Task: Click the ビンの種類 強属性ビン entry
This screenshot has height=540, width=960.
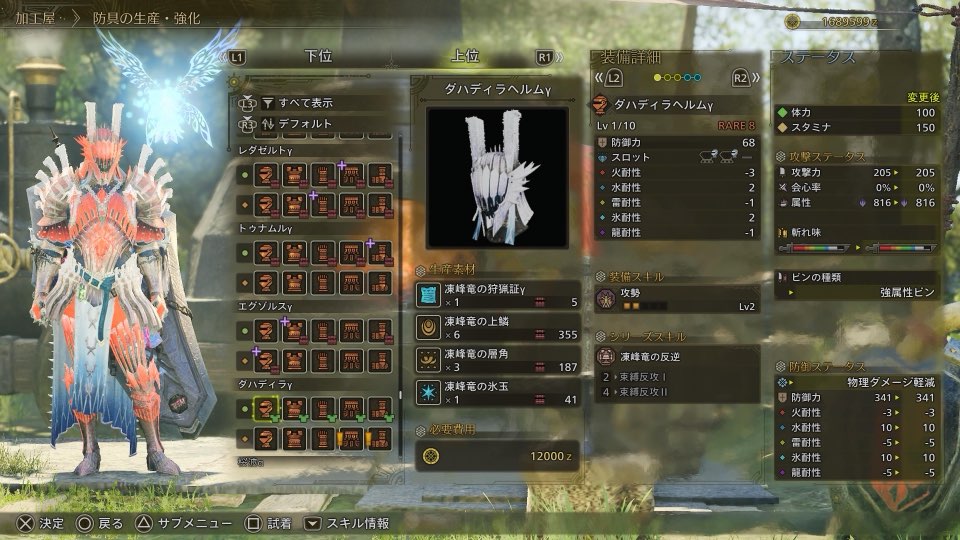Action: (857, 284)
